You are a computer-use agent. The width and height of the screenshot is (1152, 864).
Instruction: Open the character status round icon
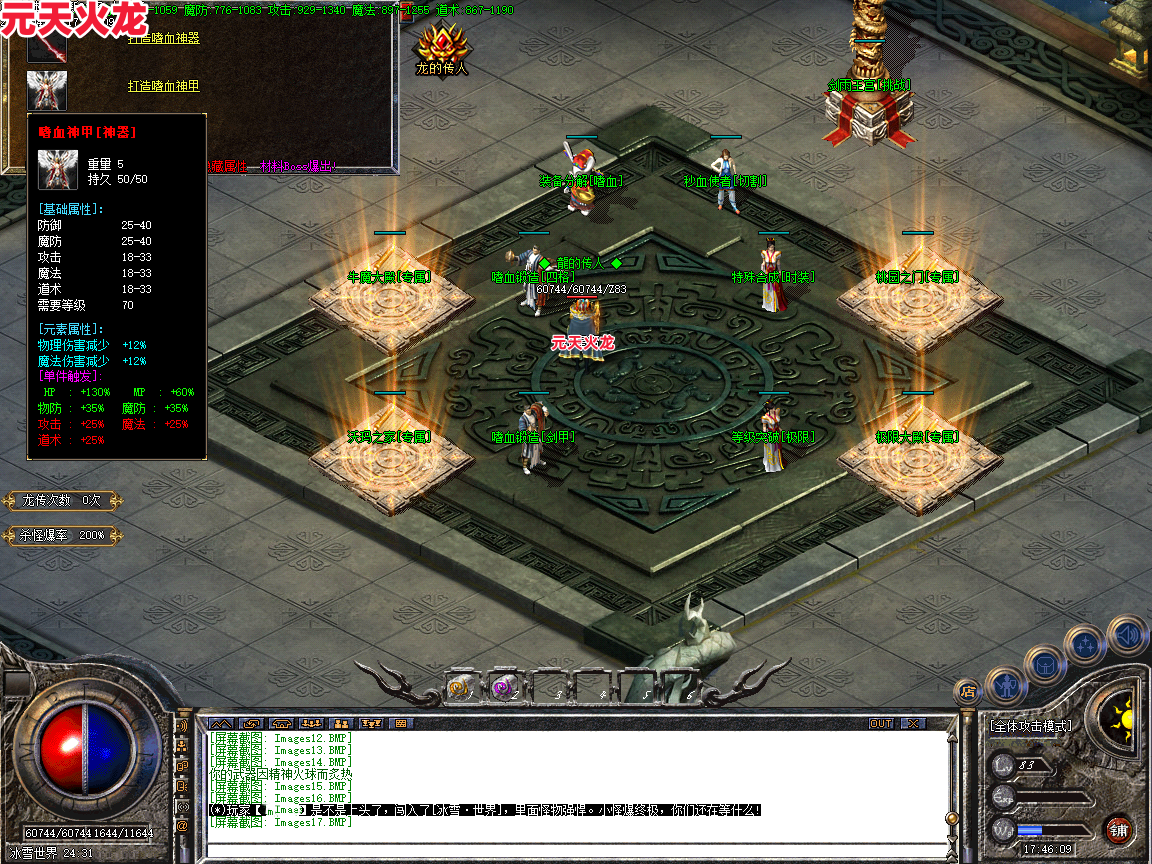(x=1006, y=685)
